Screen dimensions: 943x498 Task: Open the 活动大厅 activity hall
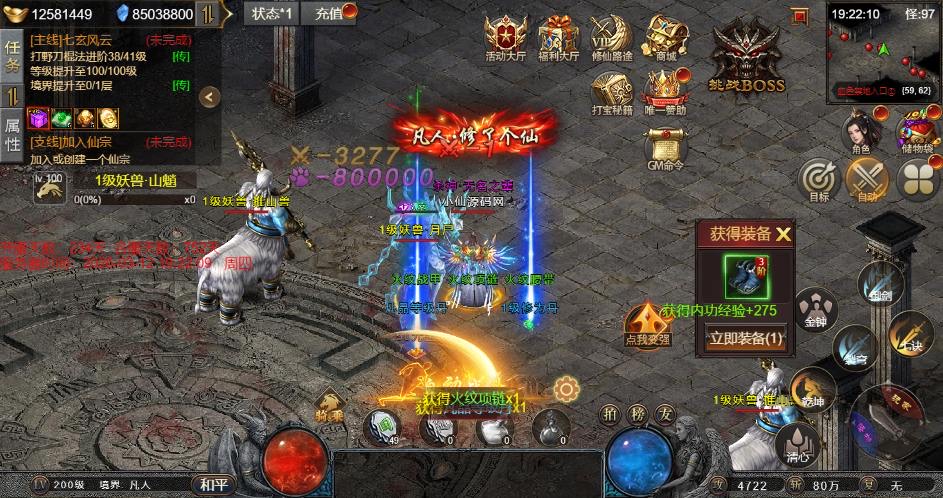[505, 37]
